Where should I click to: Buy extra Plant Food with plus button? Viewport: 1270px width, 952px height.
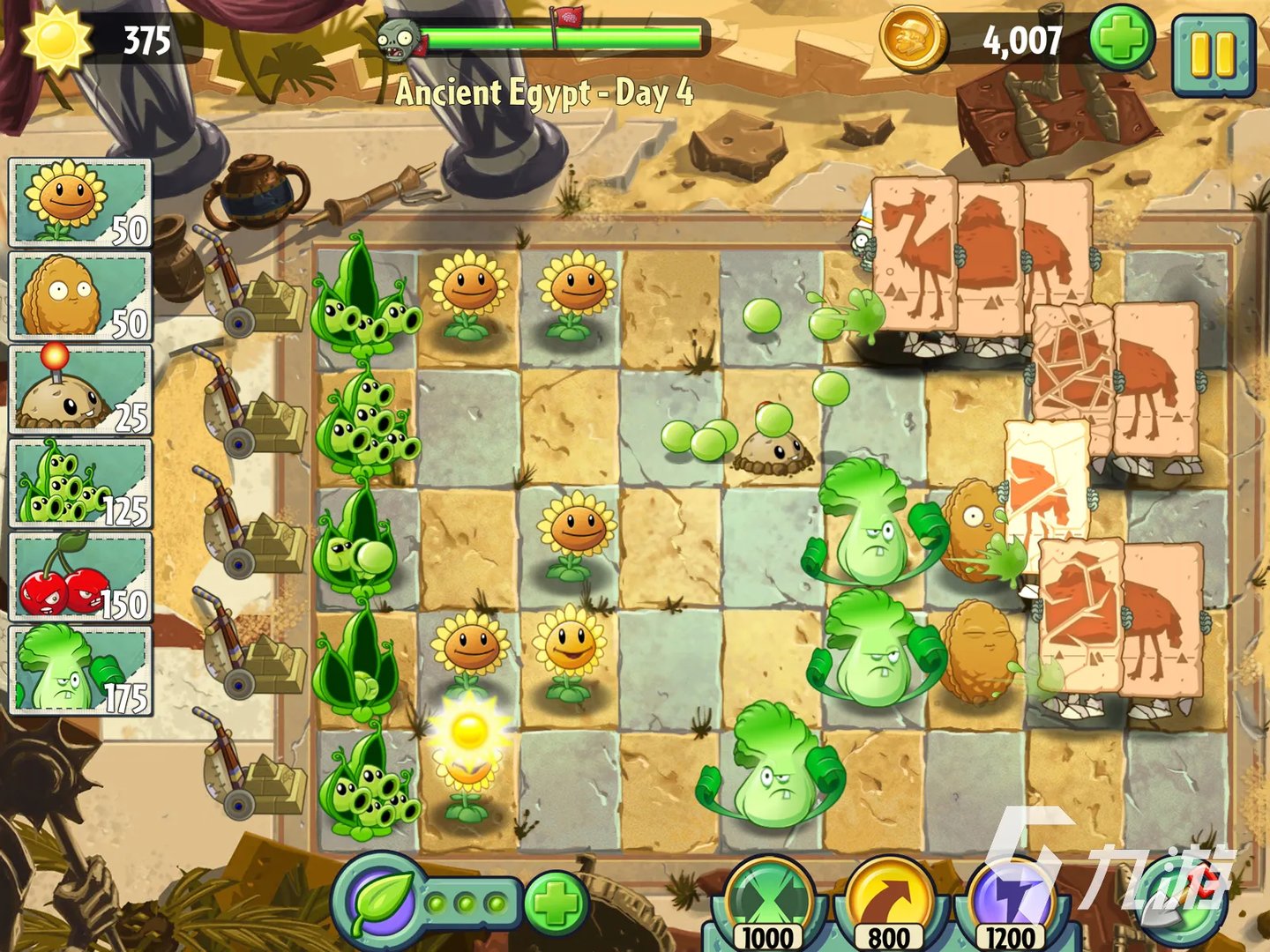tap(556, 902)
